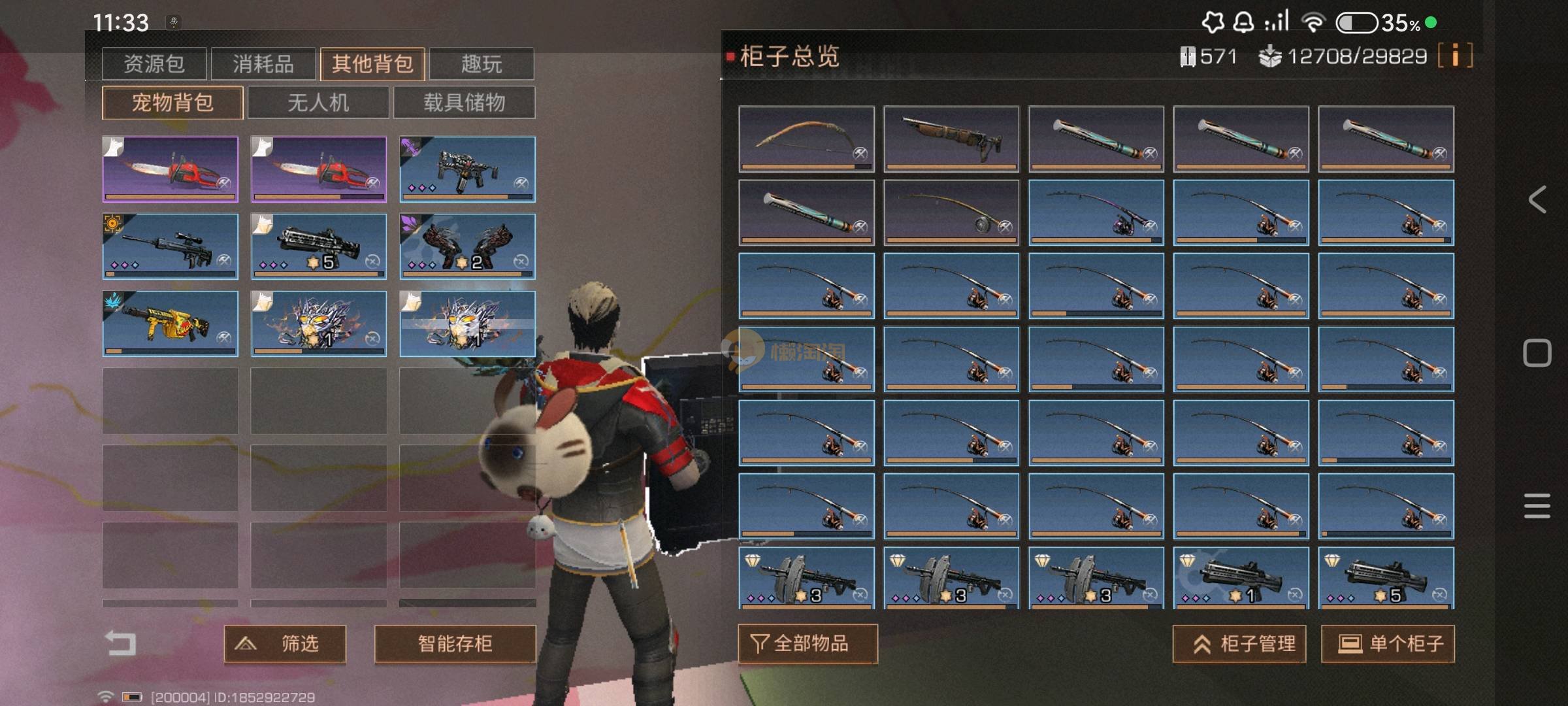Select the yellow tiger-pattern gun slot
The height and width of the screenshot is (706, 1568).
pos(170,323)
